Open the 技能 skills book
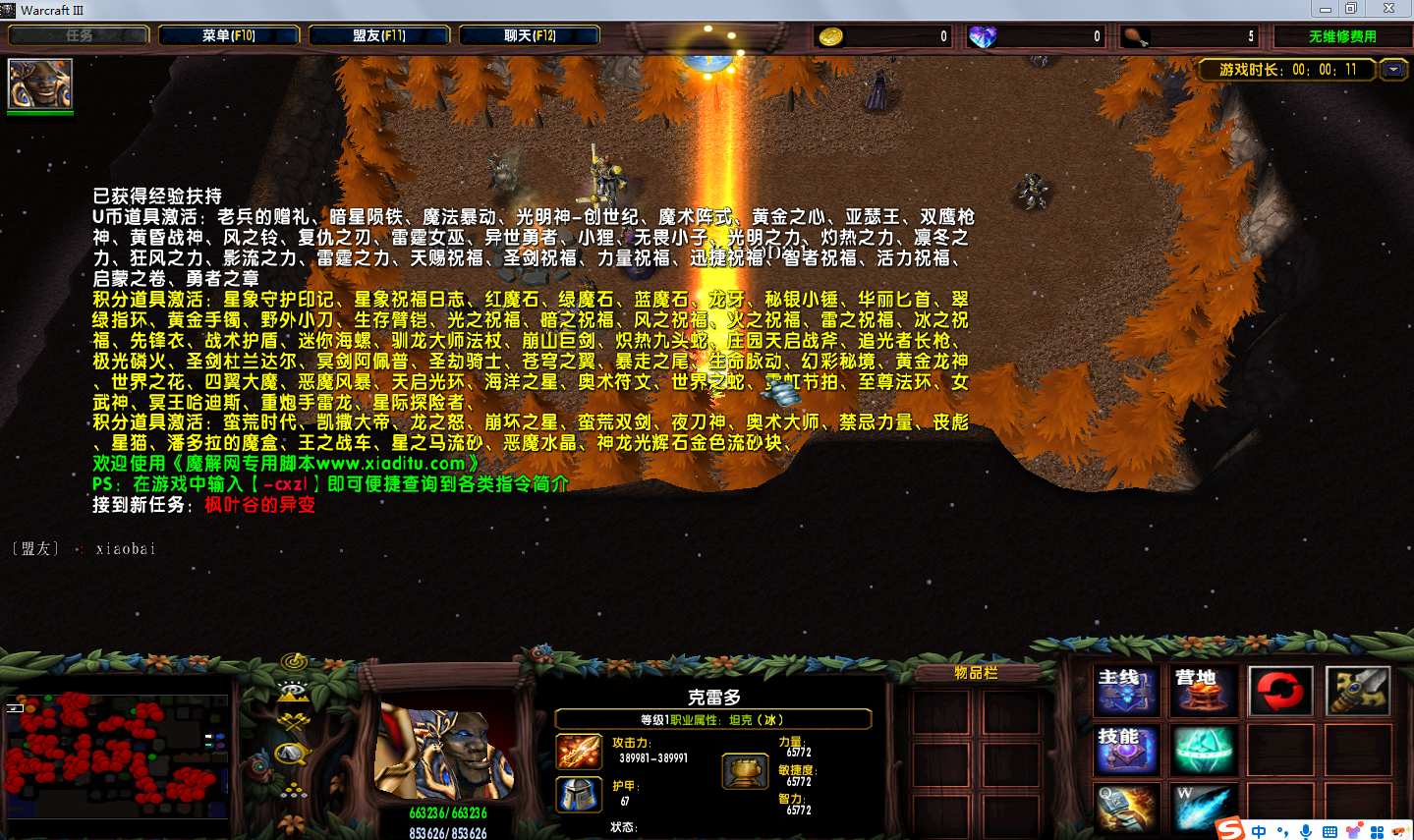The image size is (1414, 840). (x=1127, y=750)
